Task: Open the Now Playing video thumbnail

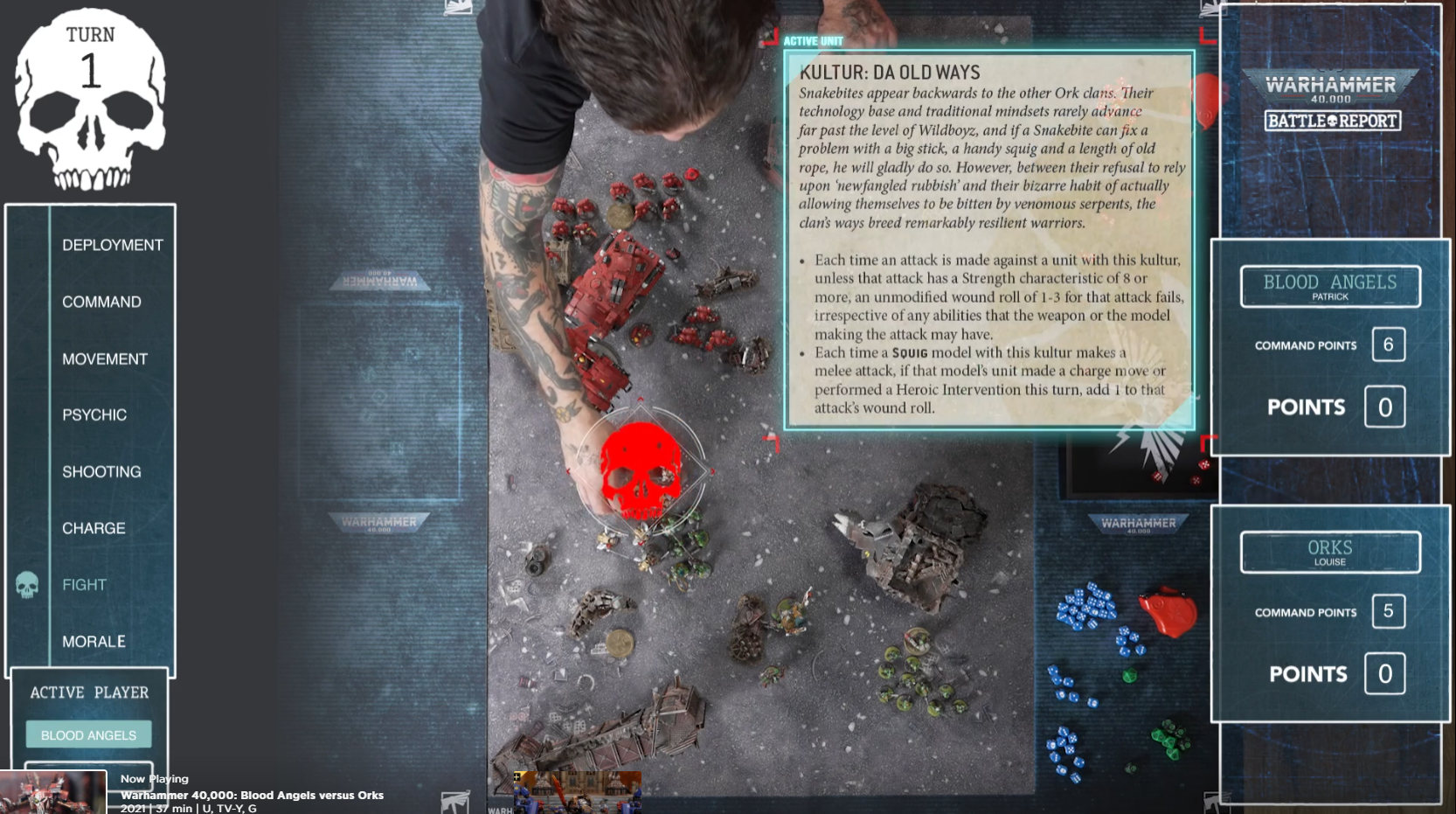Action: (53, 792)
